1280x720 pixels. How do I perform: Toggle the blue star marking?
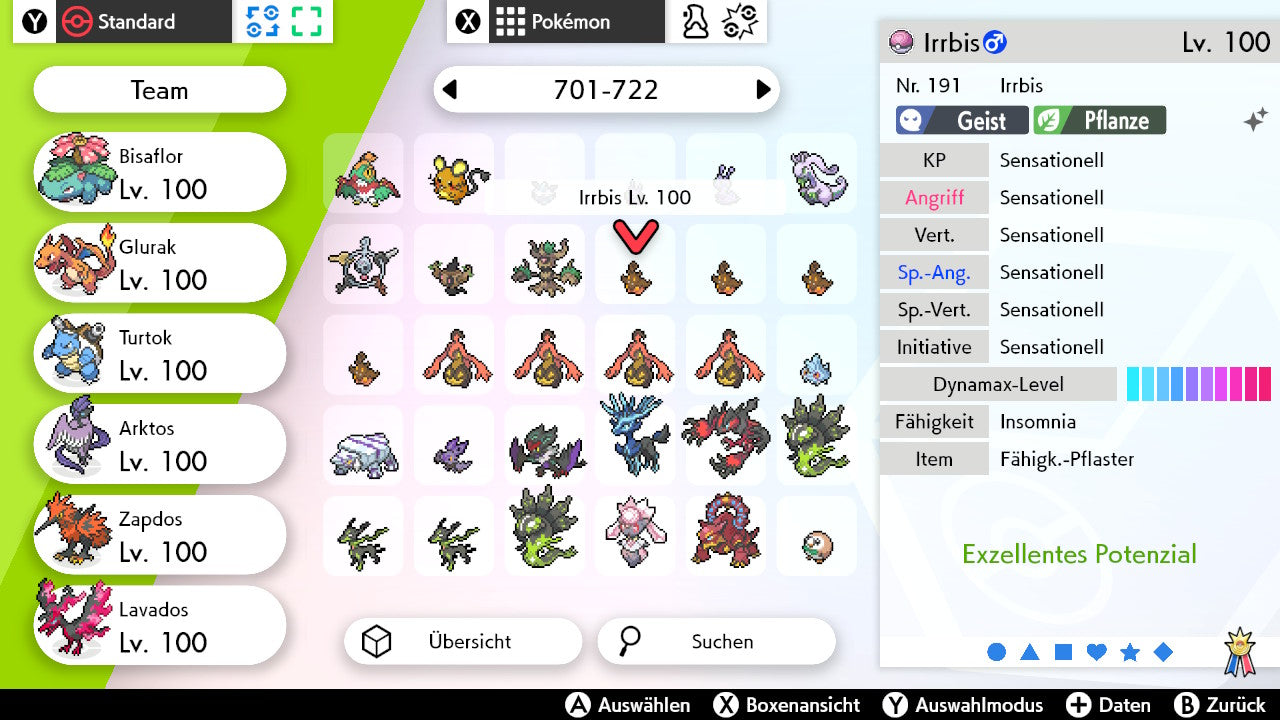1130,652
